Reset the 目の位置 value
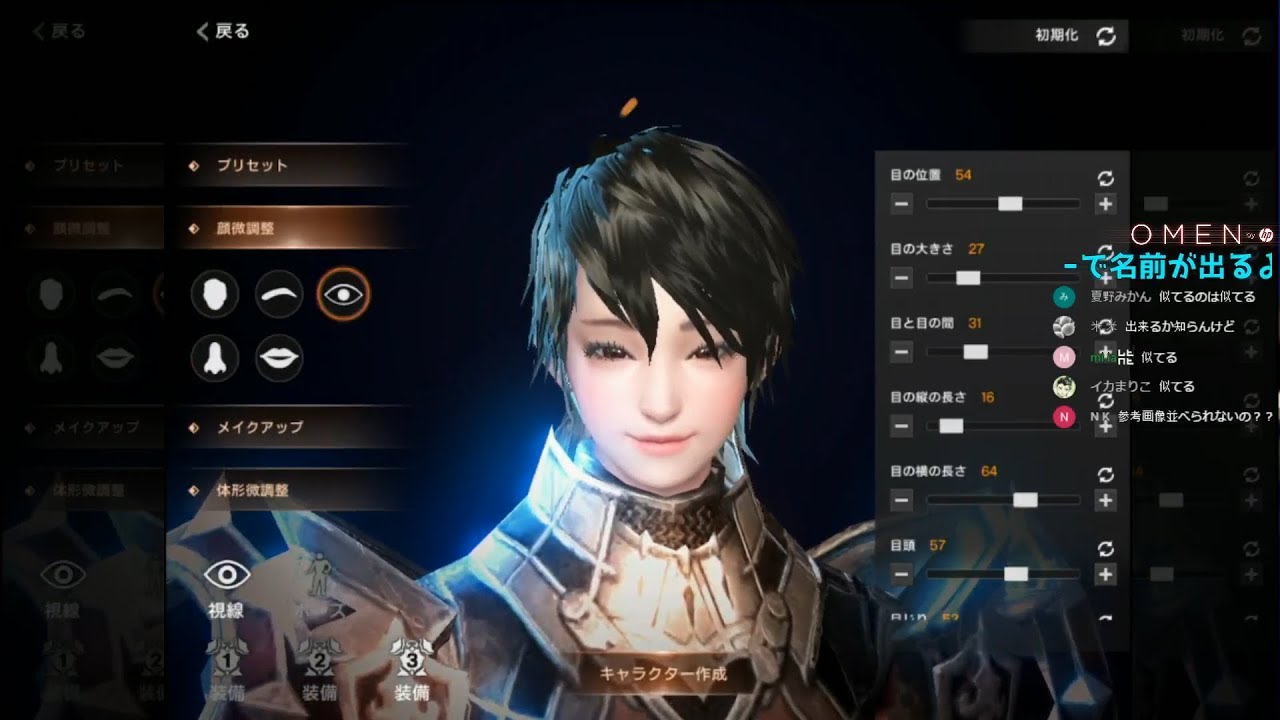Viewport: 1280px width, 720px height. pos(1105,178)
